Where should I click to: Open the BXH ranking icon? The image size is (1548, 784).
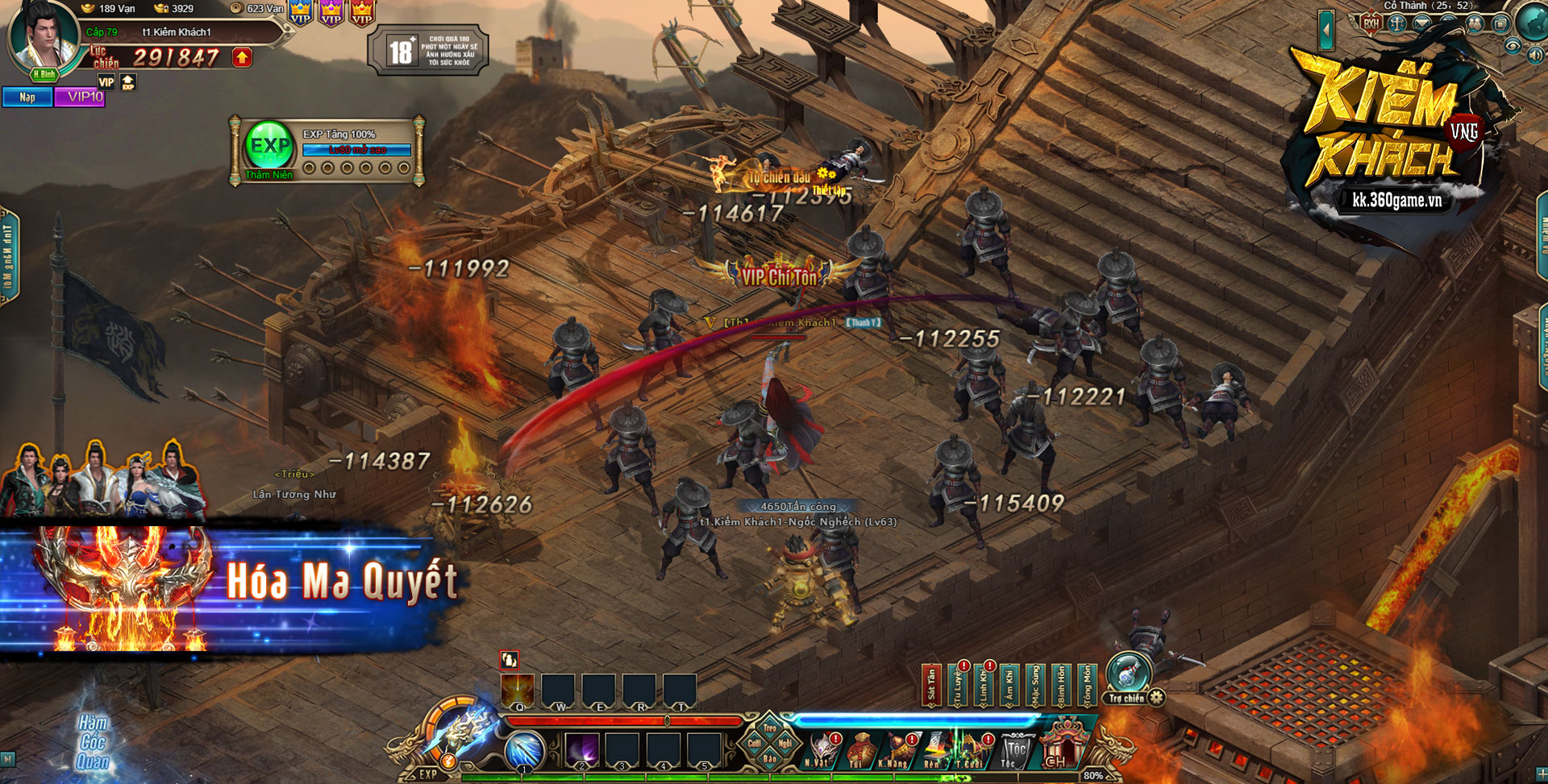[1371, 23]
